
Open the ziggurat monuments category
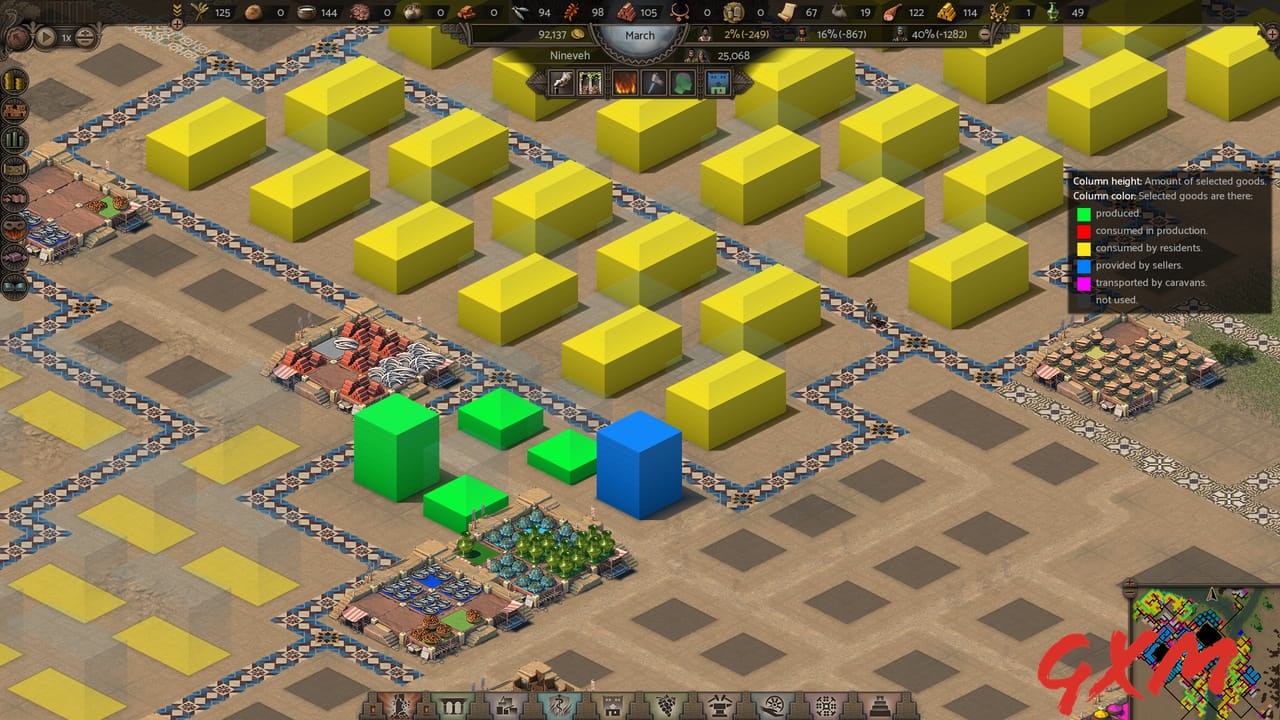coord(881,705)
